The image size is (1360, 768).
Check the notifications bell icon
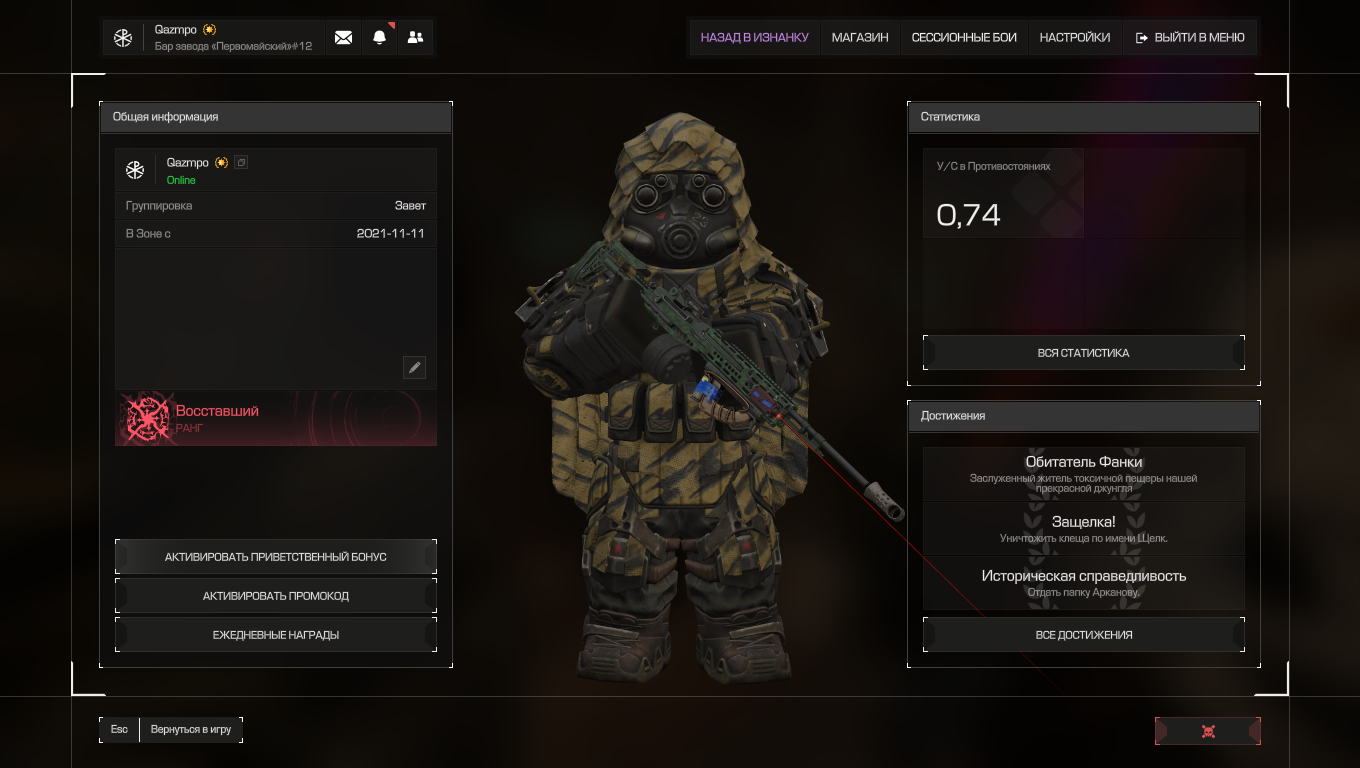379,38
